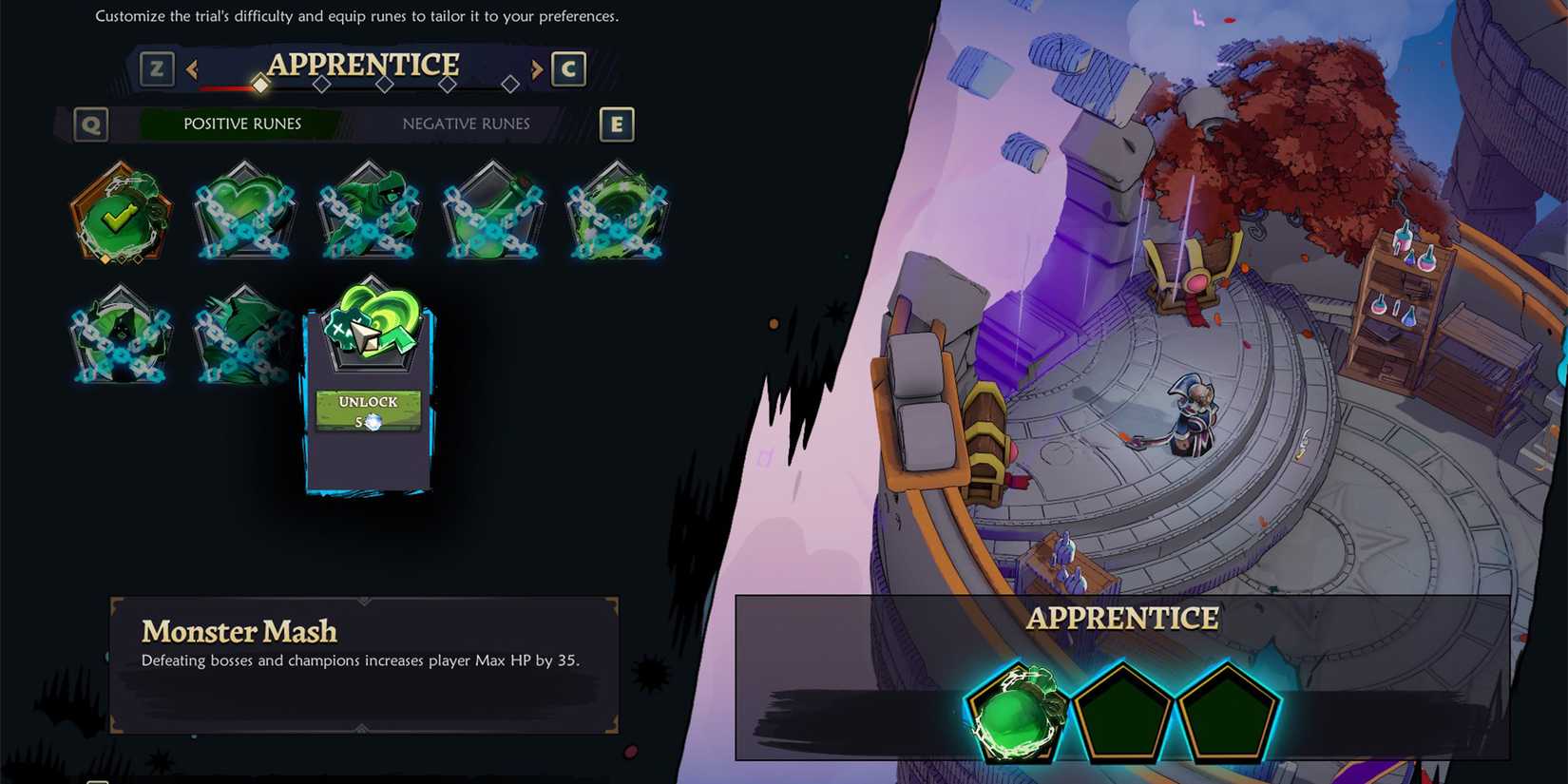This screenshot has width=1568, height=784.
Task: Select the chained hooded assassin rune
Action: point(369,213)
